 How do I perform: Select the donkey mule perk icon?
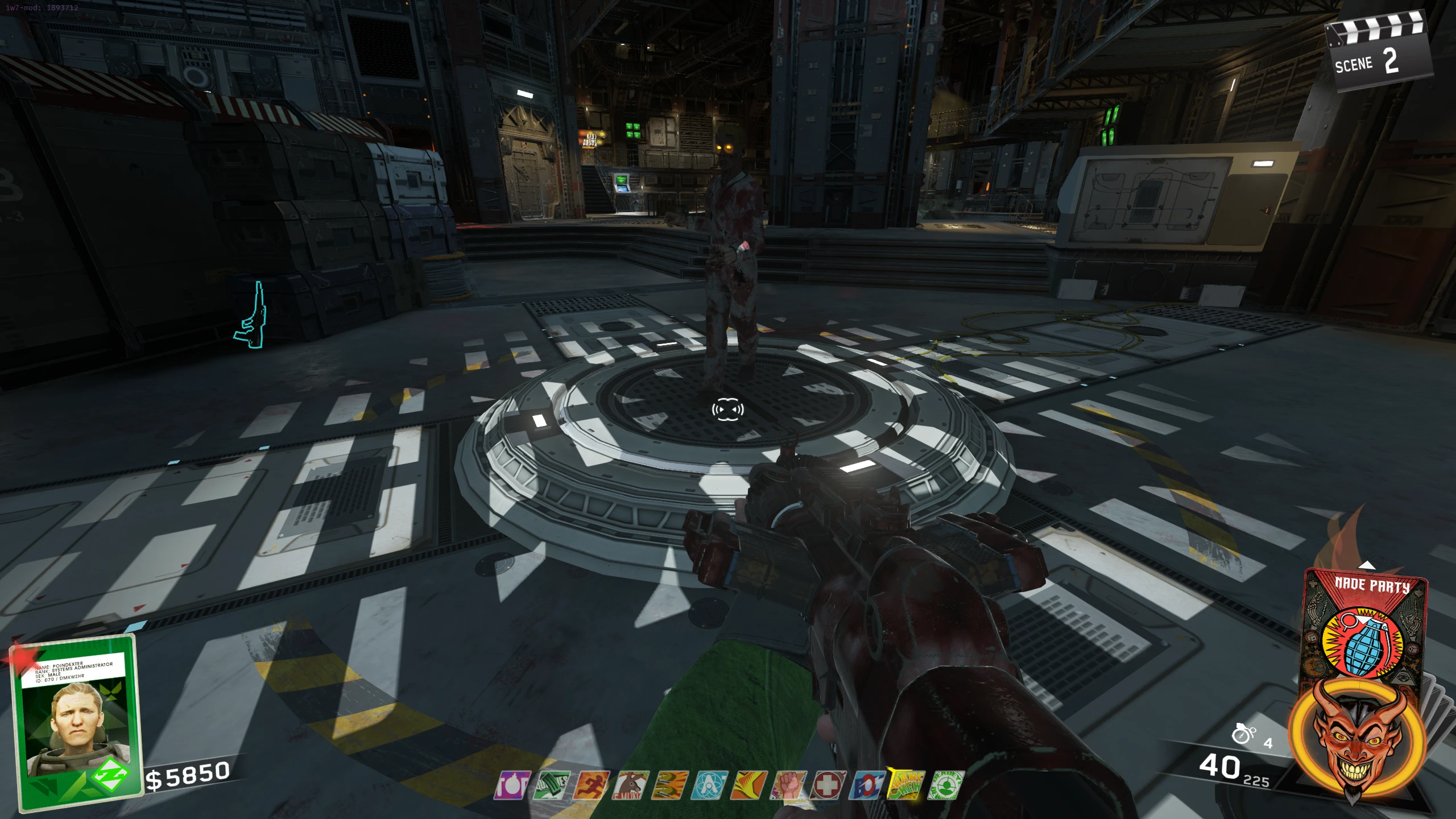630,785
